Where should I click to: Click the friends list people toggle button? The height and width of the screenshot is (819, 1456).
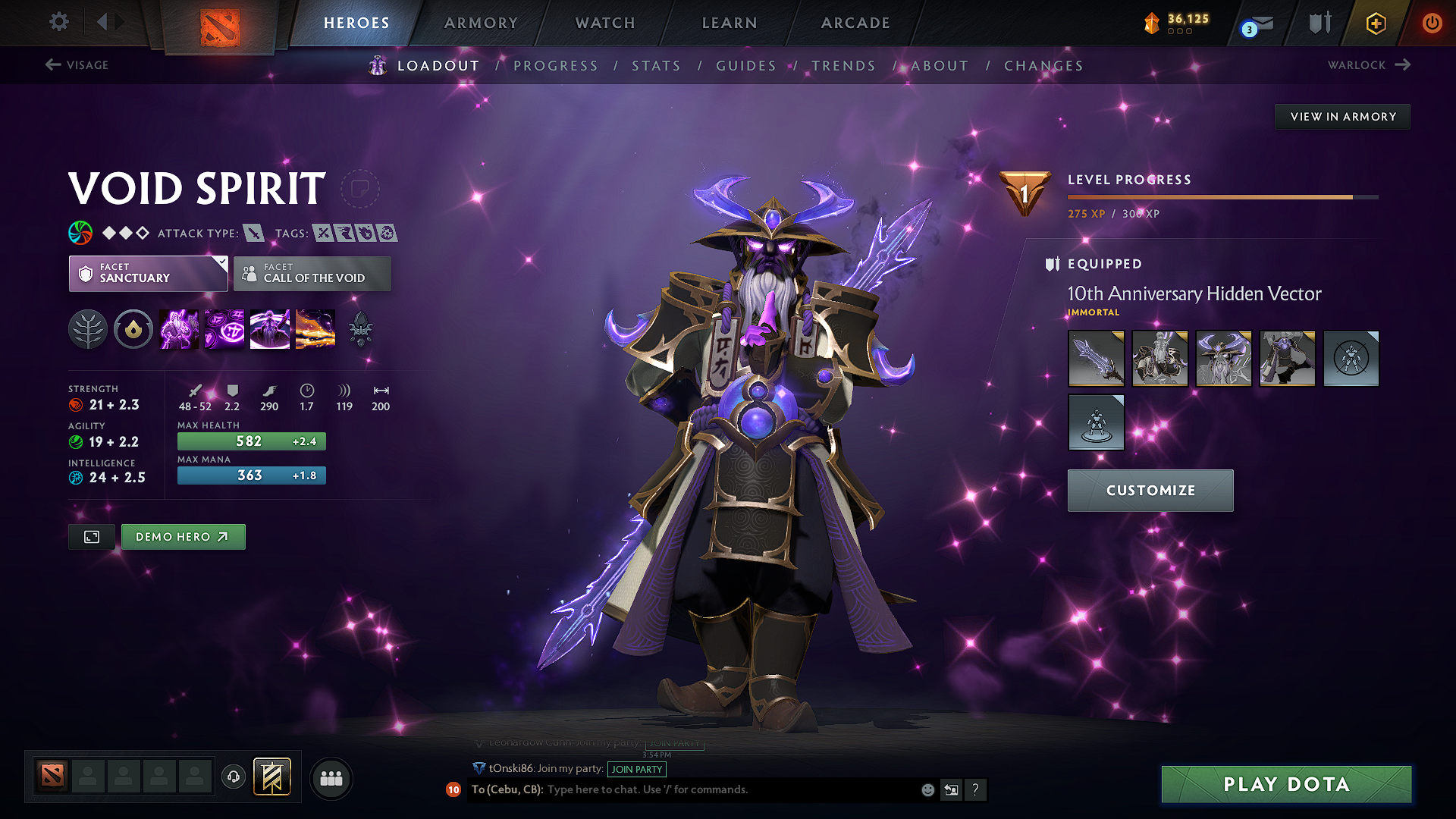pyautogui.click(x=331, y=777)
